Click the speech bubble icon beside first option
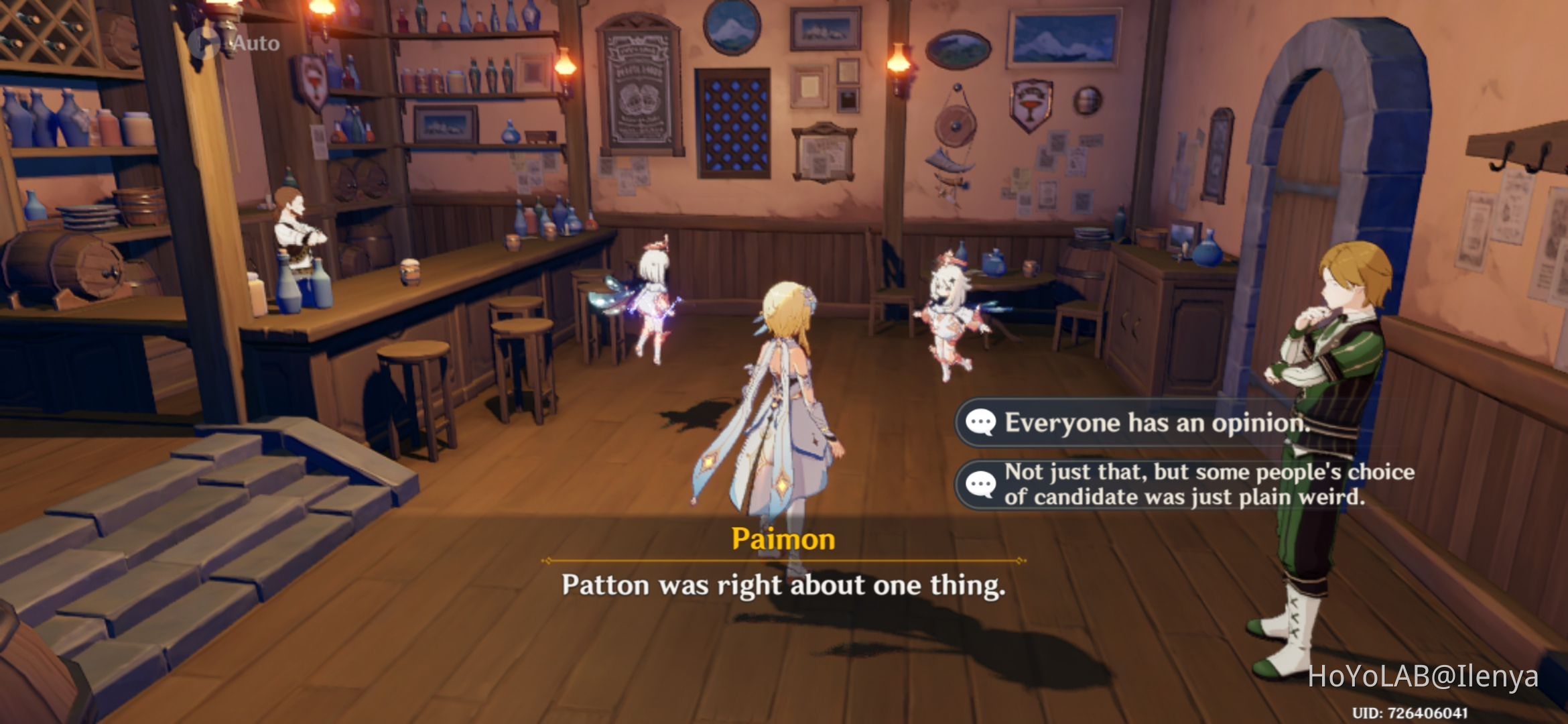This screenshot has width=1568, height=724. coord(980,422)
